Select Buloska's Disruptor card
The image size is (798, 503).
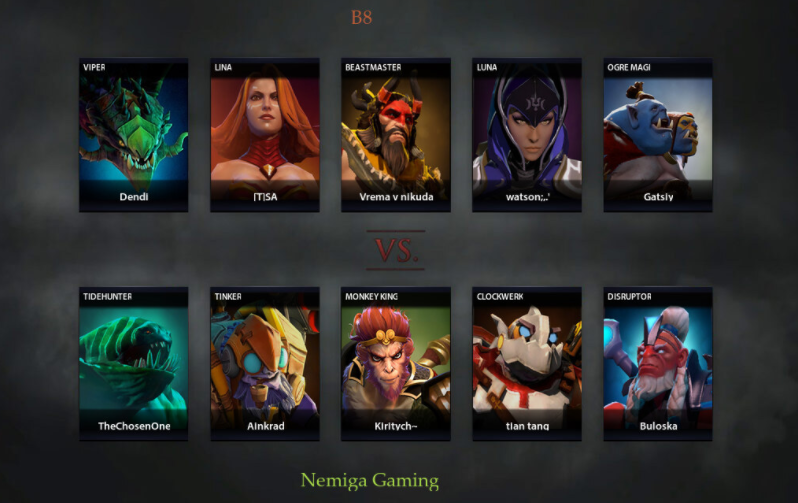[658, 364]
